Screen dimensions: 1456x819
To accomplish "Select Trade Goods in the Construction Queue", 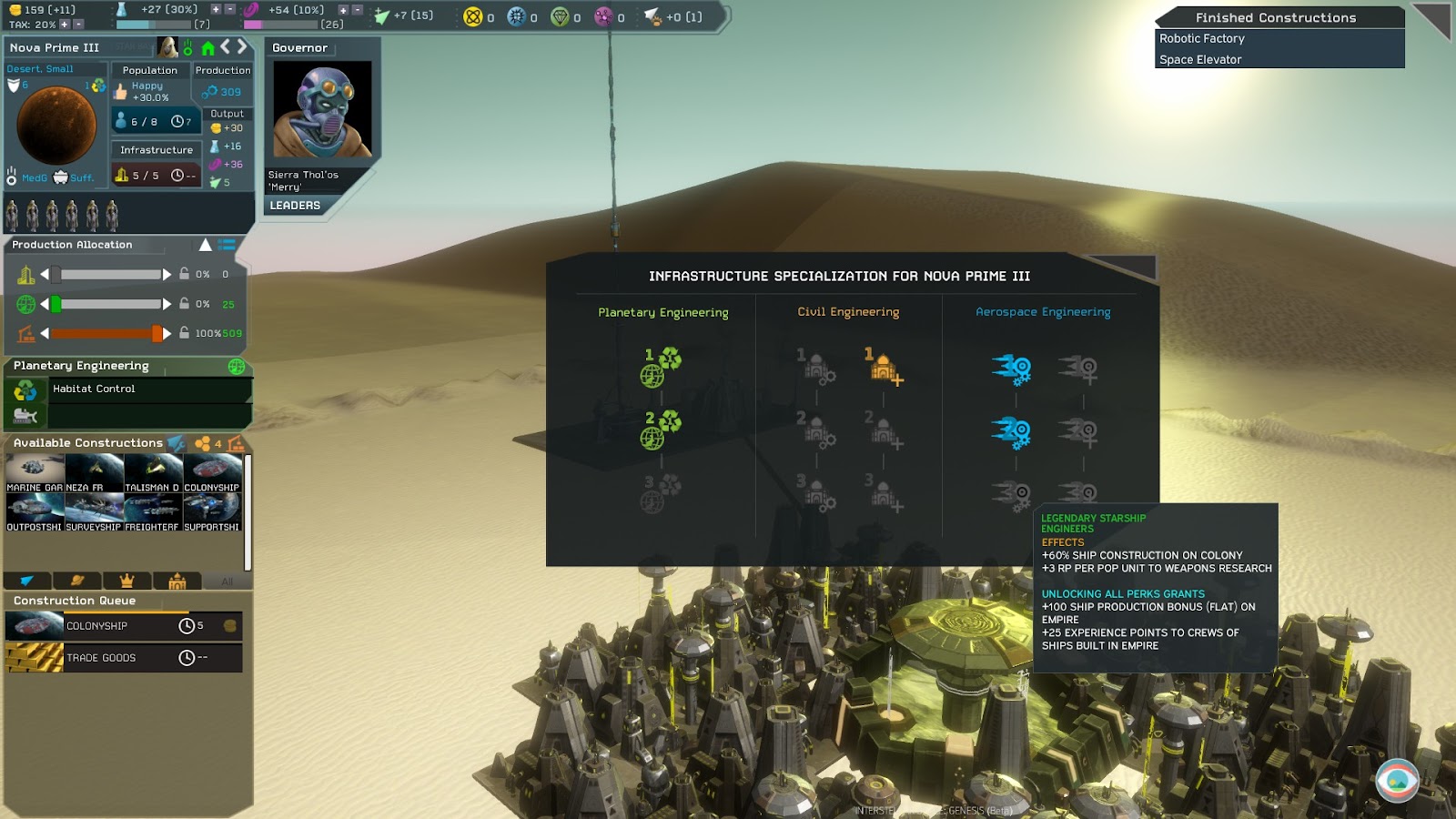I will (x=124, y=658).
